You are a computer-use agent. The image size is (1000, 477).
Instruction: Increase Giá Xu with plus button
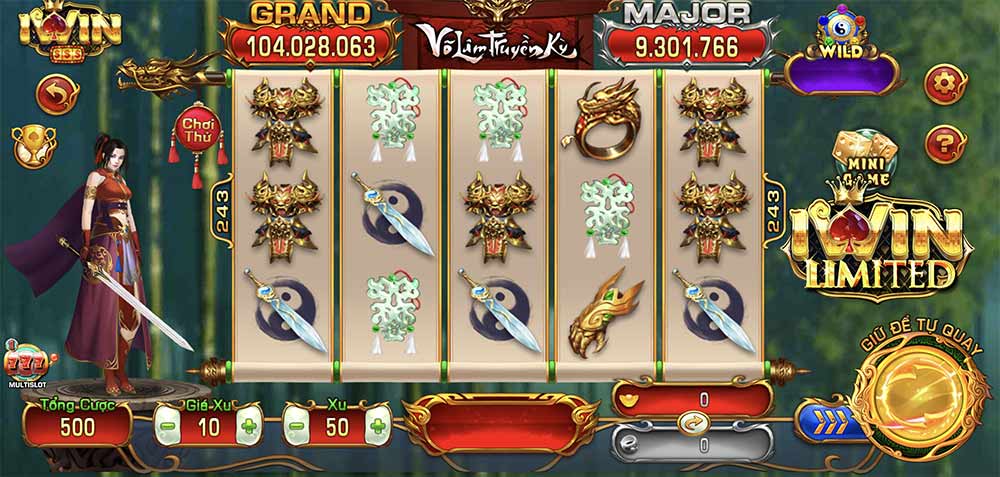coord(248,427)
